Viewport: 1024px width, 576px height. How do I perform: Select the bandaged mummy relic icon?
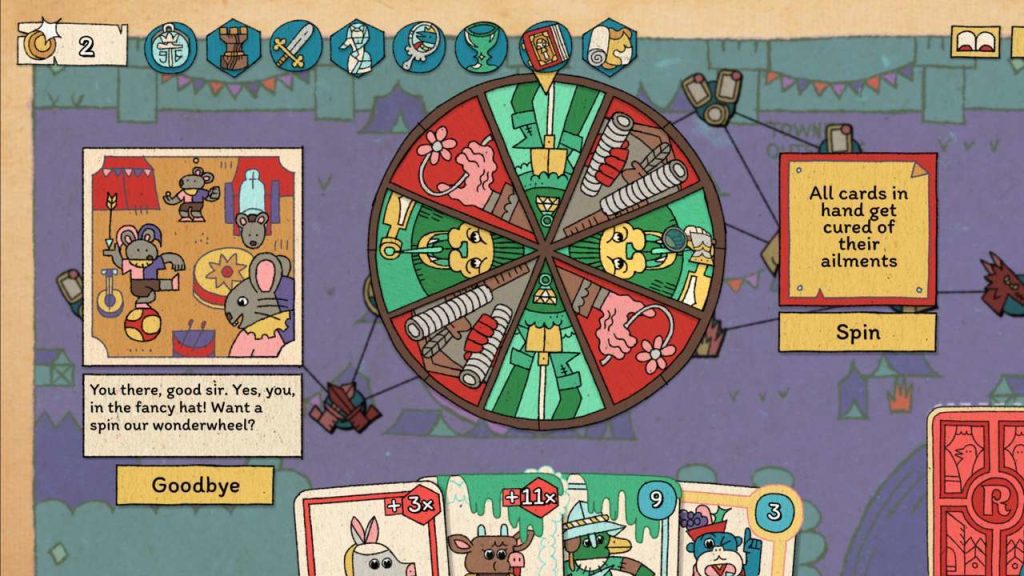(x=358, y=47)
